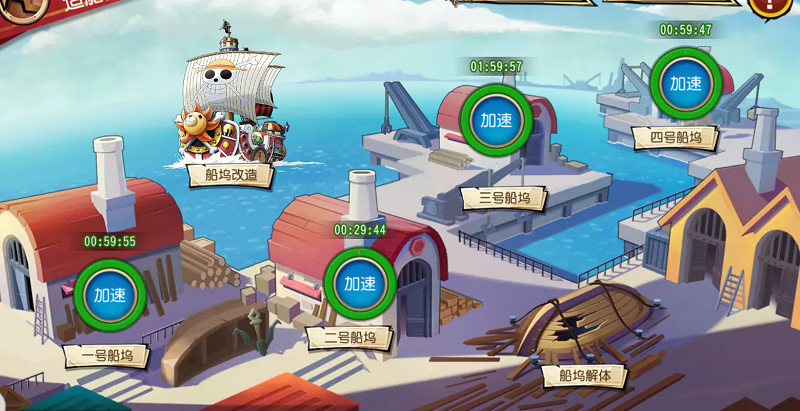Viewport: 800px width, 411px height.
Task: Select the 一号船坞 label
Action: [107, 354]
